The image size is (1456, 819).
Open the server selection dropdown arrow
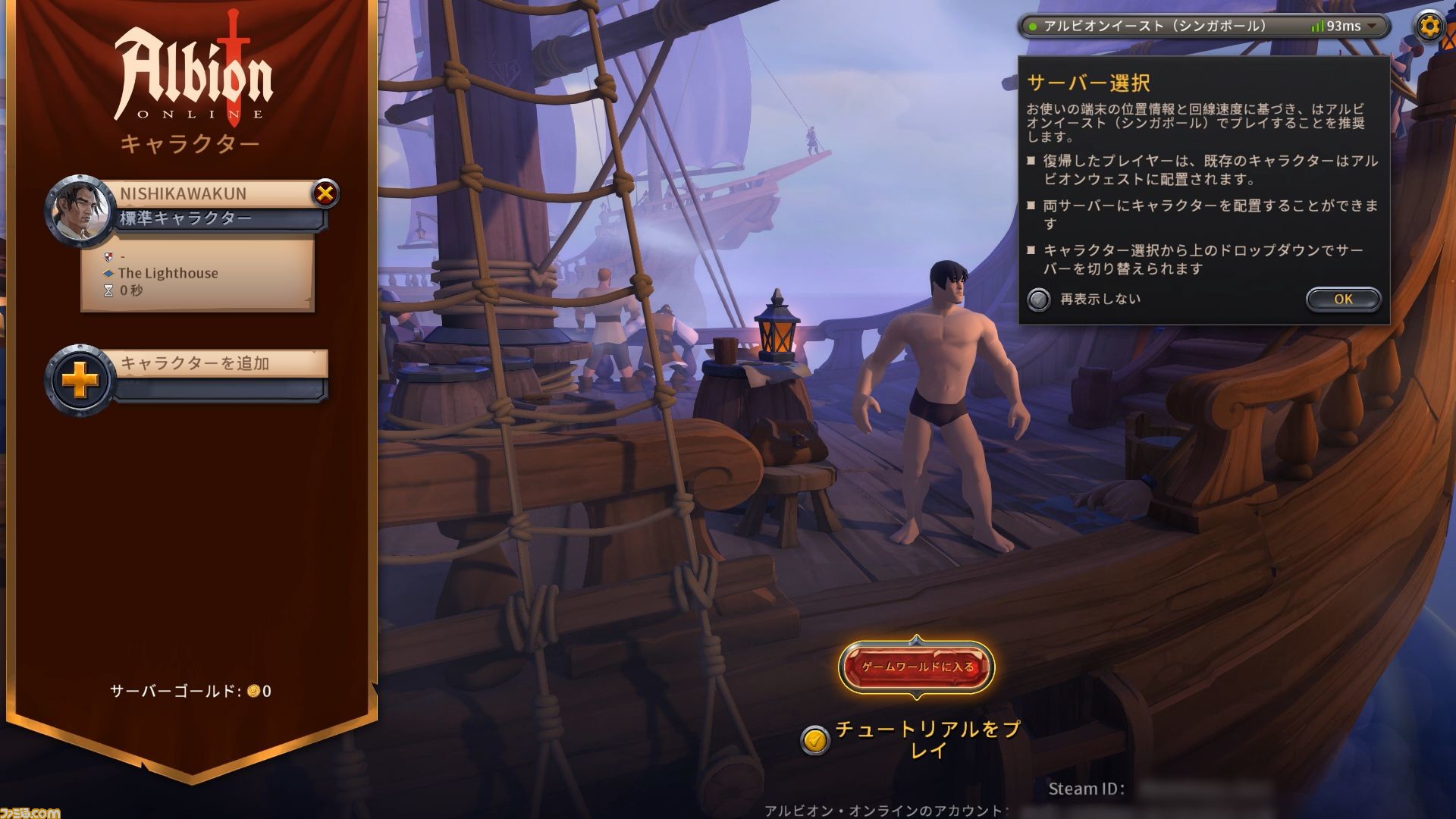[x=1373, y=25]
